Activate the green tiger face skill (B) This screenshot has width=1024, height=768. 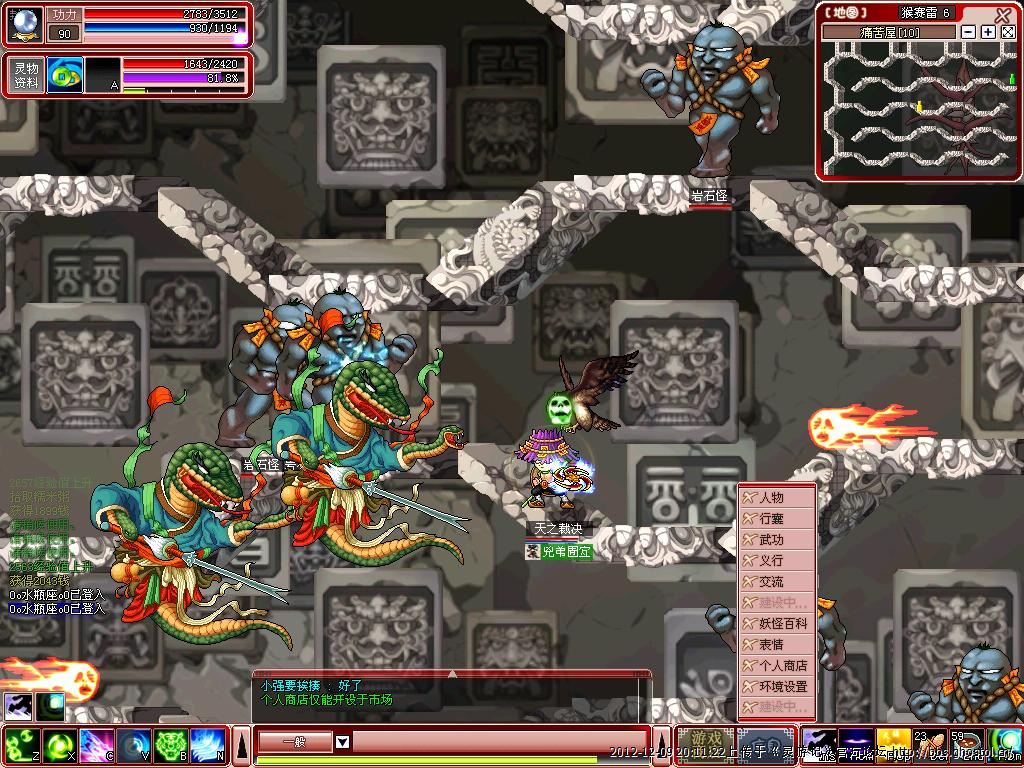(x=172, y=746)
